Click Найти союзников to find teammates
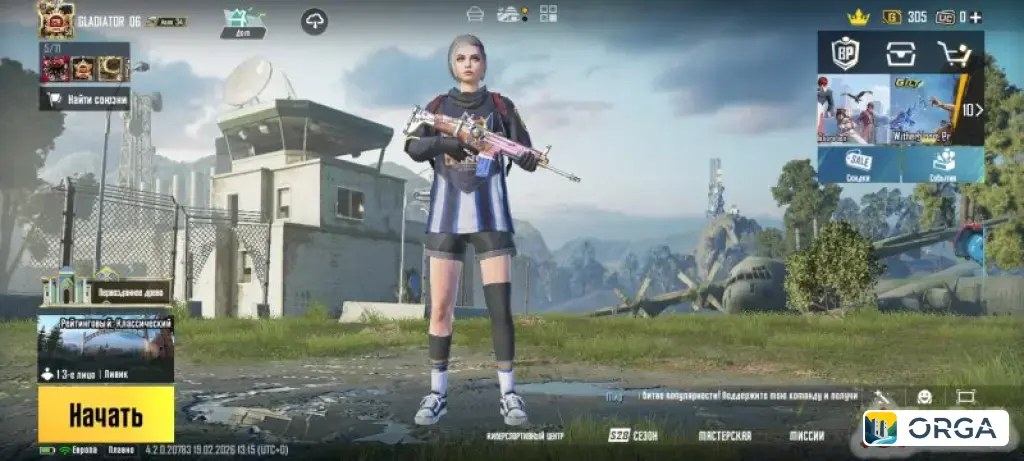Viewport: 1024px width, 461px height. pos(84,98)
